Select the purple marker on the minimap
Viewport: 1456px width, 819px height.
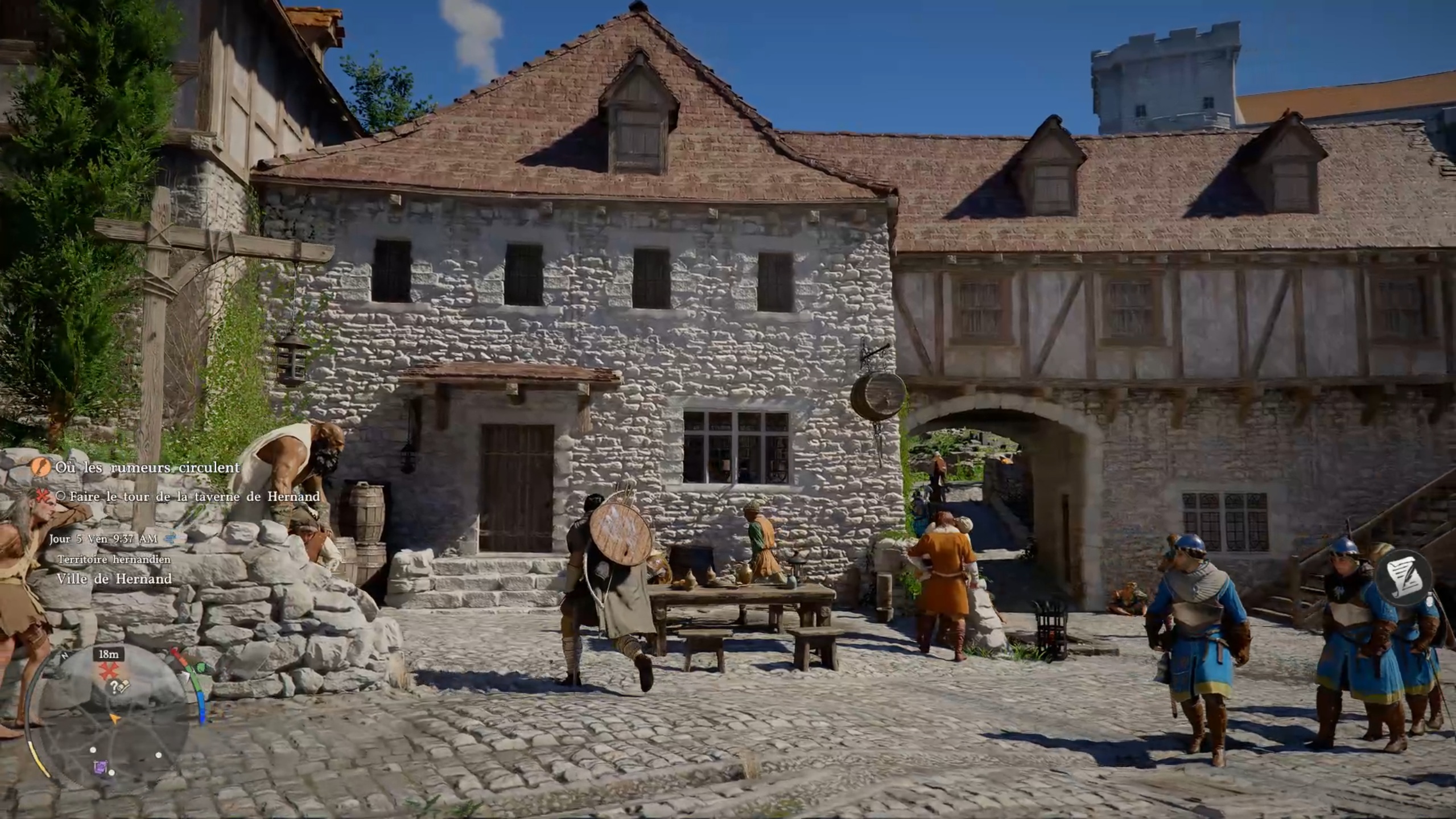100,767
